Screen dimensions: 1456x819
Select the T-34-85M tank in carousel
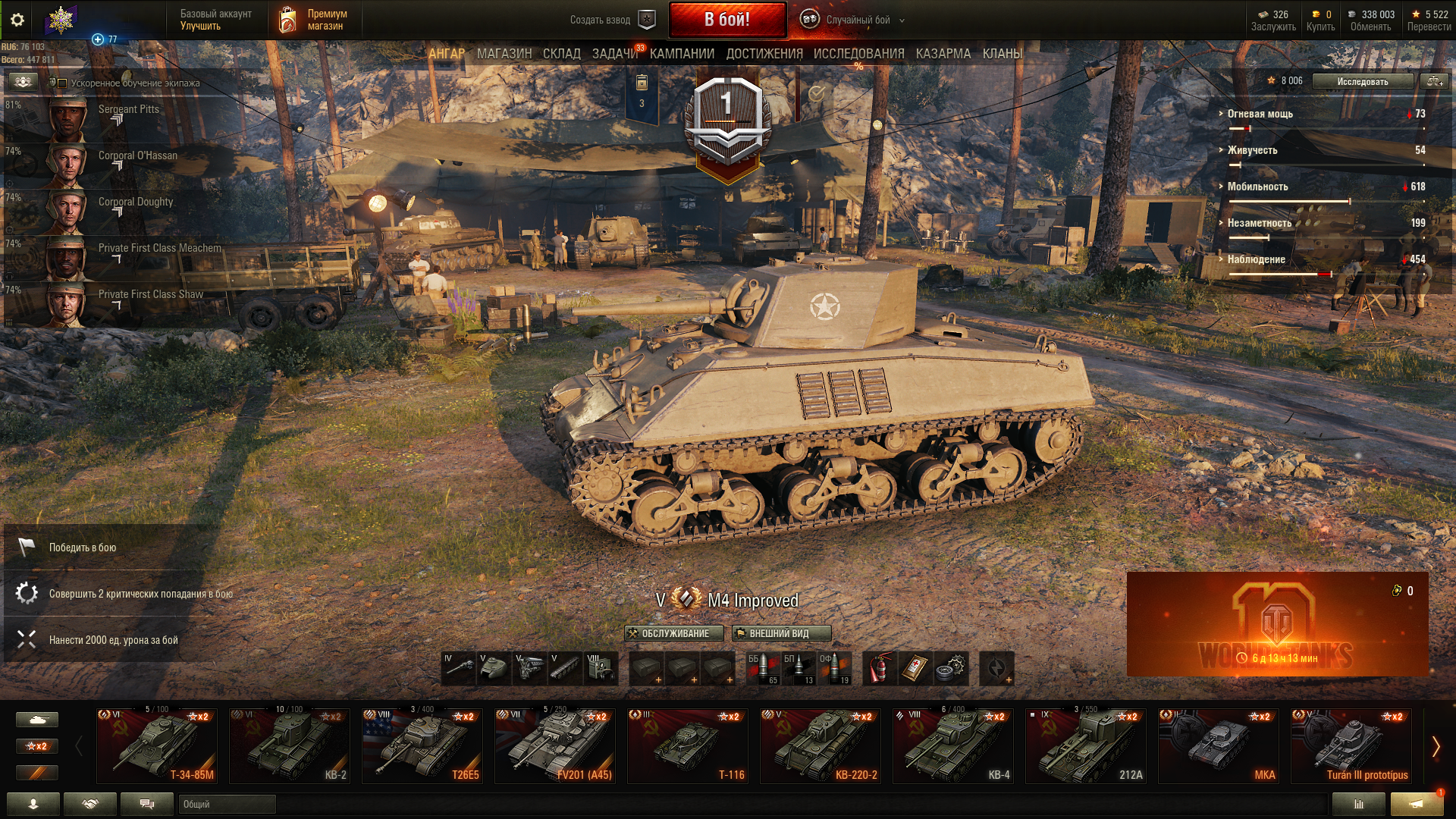point(157,745)
